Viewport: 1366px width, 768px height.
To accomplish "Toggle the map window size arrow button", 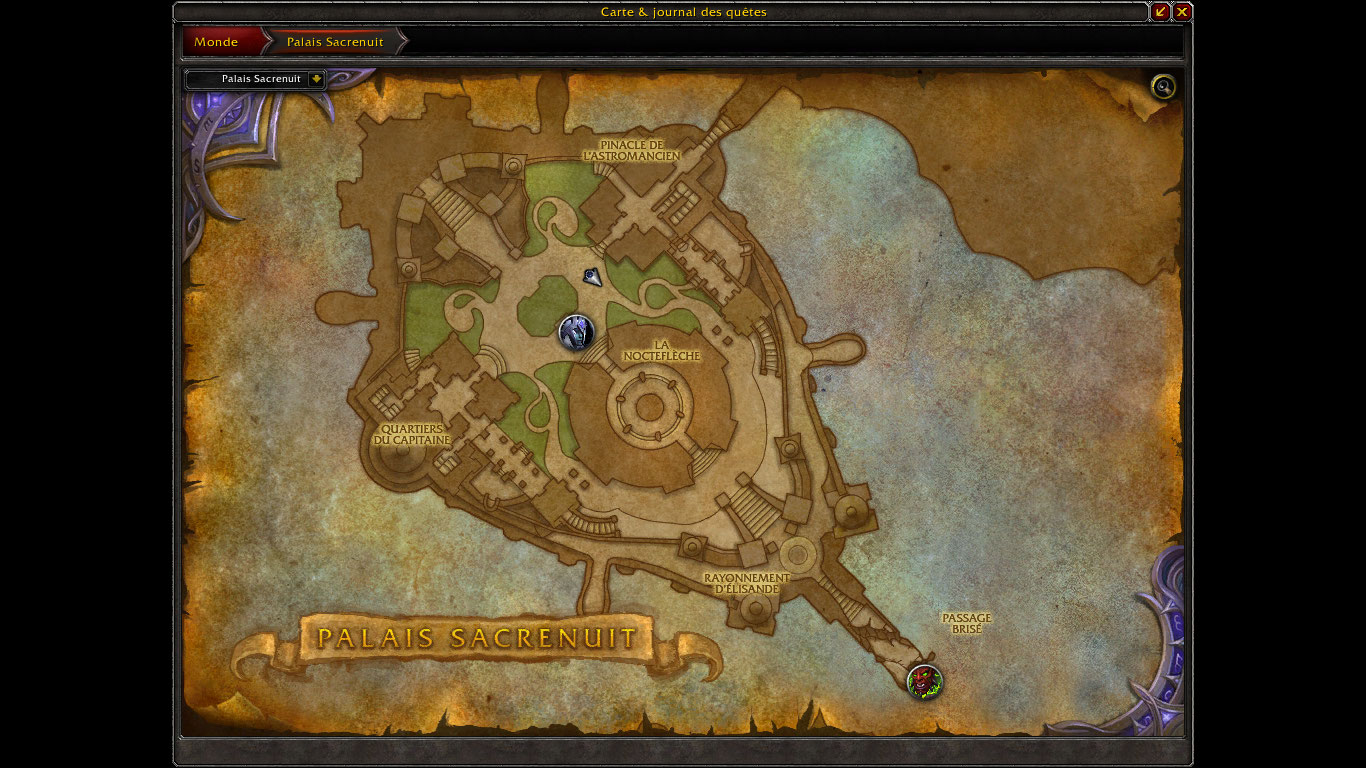I will (1160, 12).
